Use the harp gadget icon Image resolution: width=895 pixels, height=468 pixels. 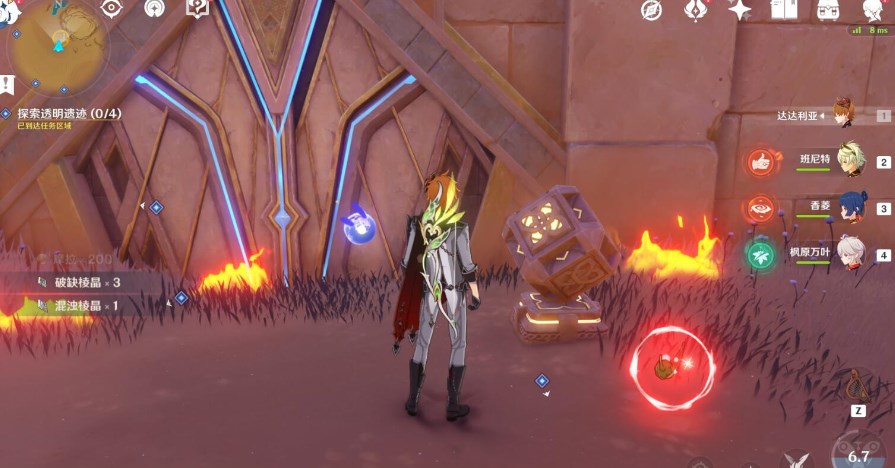[x=858, y=384]
